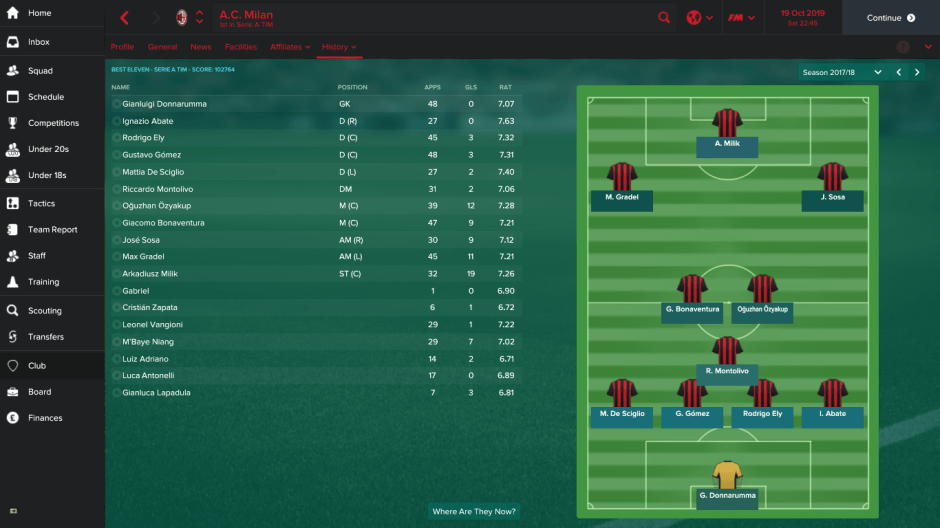
Task: Navigate back with the red arrow
Action: click(125, 18)
